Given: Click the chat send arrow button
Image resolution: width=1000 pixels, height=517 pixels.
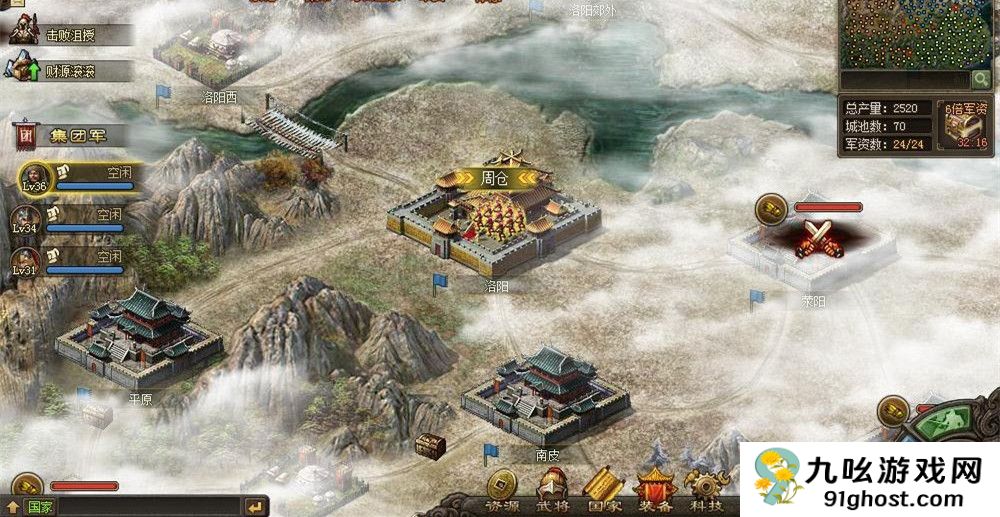Looking at the screenshot, I should (256, 507).
